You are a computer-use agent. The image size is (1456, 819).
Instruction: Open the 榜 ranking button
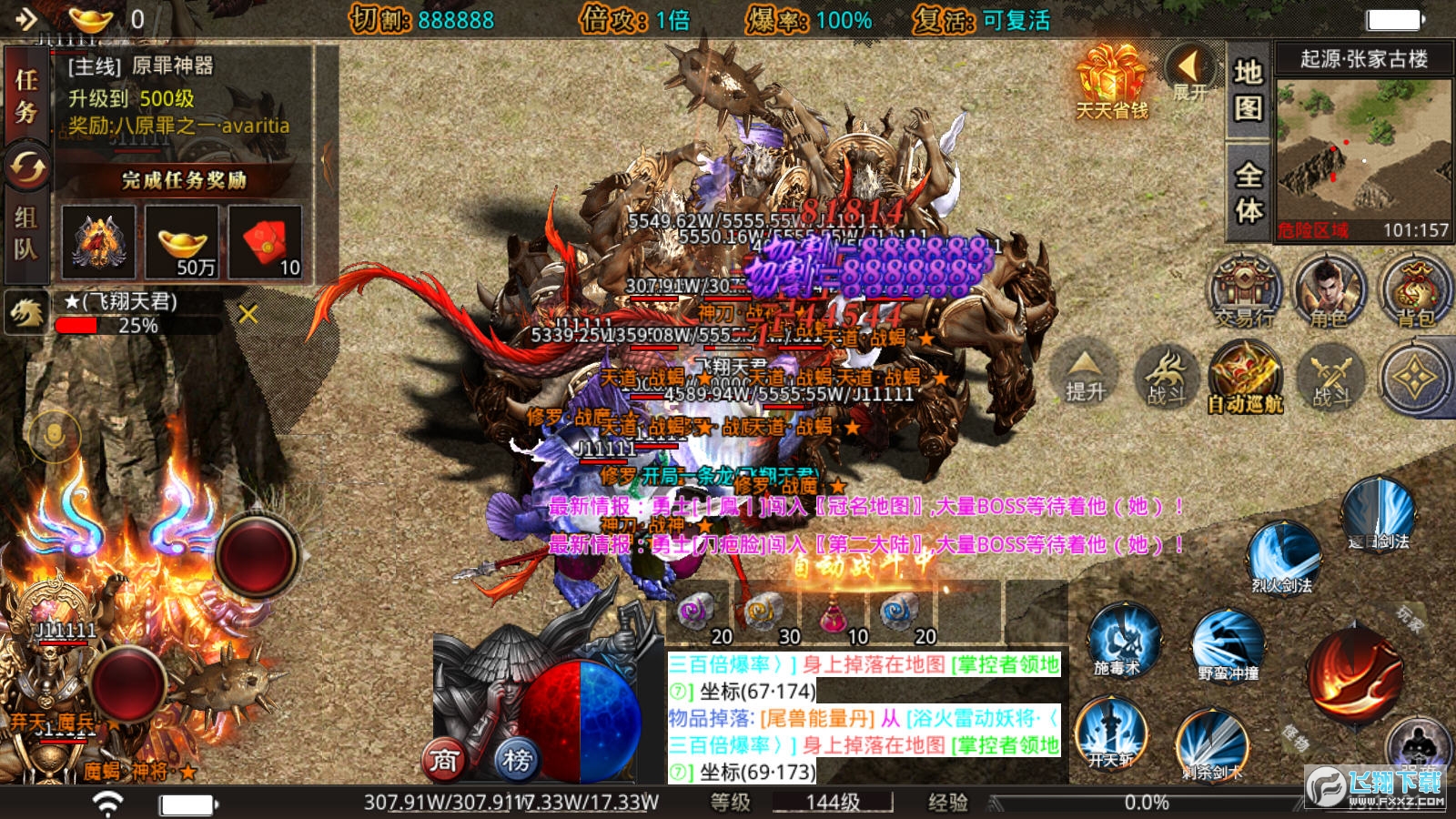(517, 759)
